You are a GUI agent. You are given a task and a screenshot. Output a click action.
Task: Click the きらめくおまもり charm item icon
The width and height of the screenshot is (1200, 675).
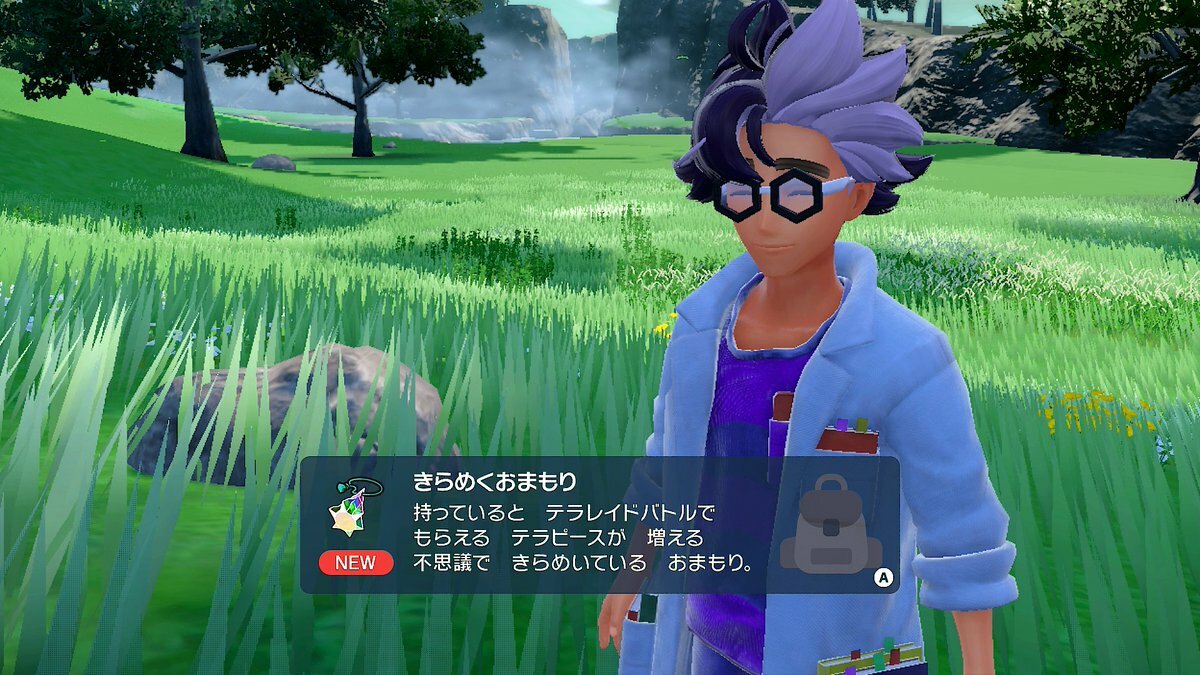pyautogui.click(x=353, y=507)
